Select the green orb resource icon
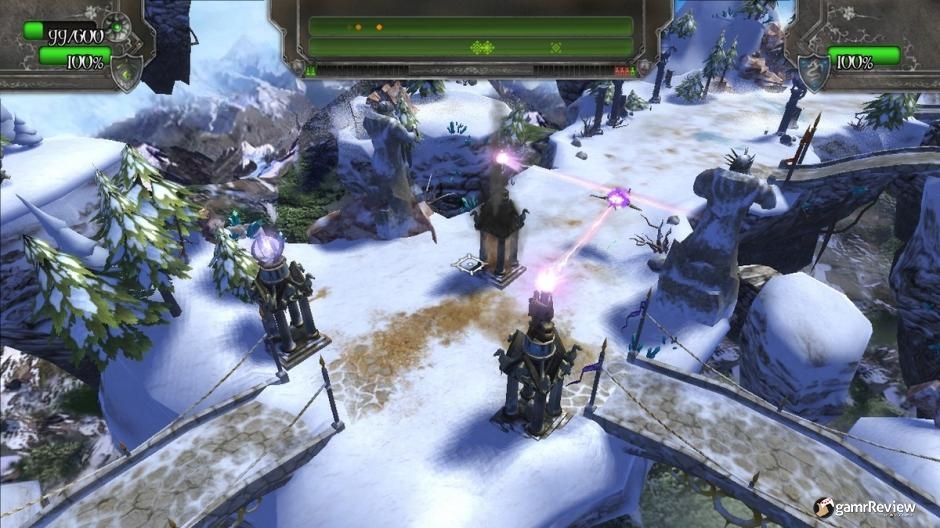Image resolution: width=940 pixels, height=528 pixels. [117, 26]
